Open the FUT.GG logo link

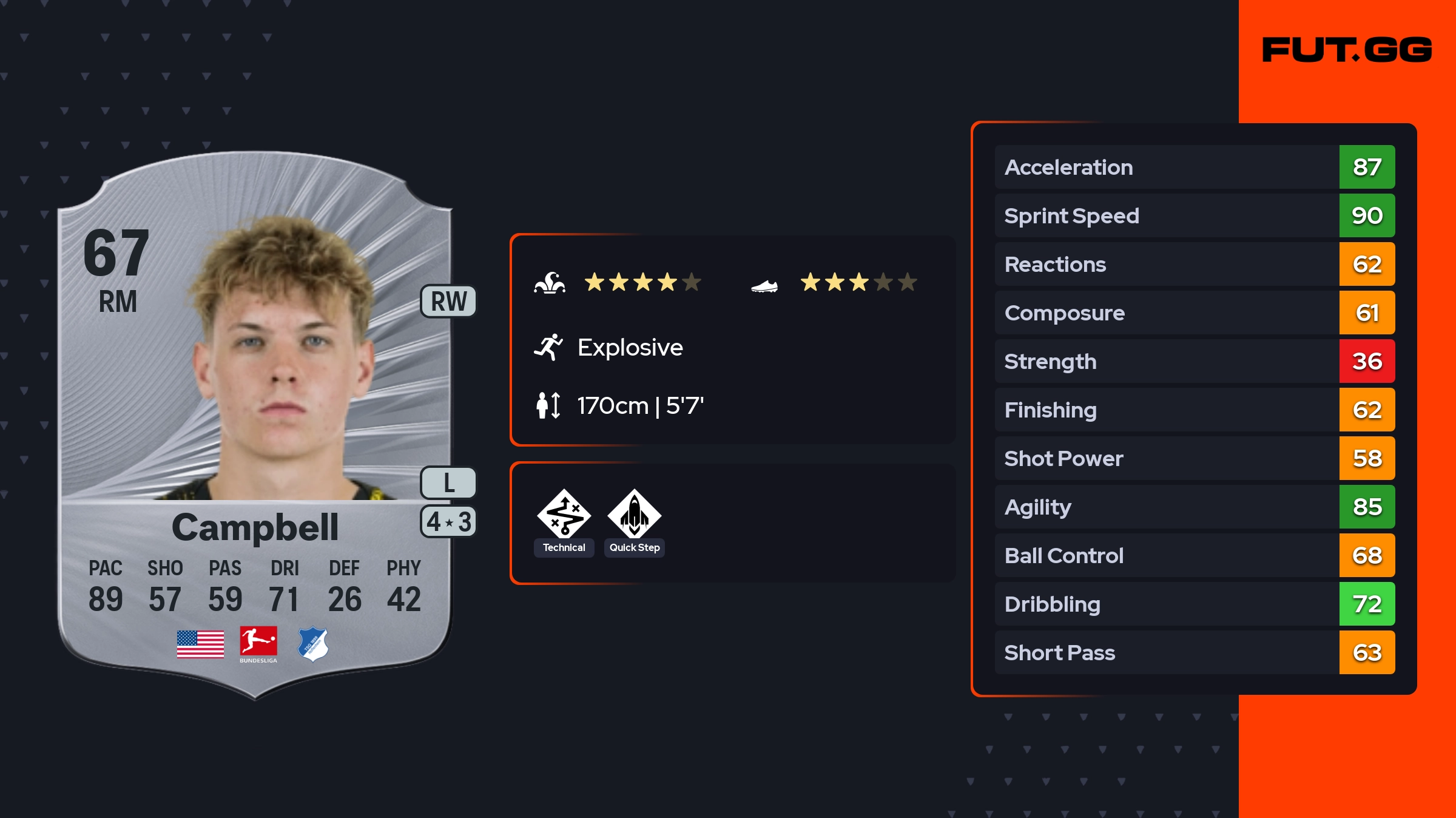pos(1347,50)
